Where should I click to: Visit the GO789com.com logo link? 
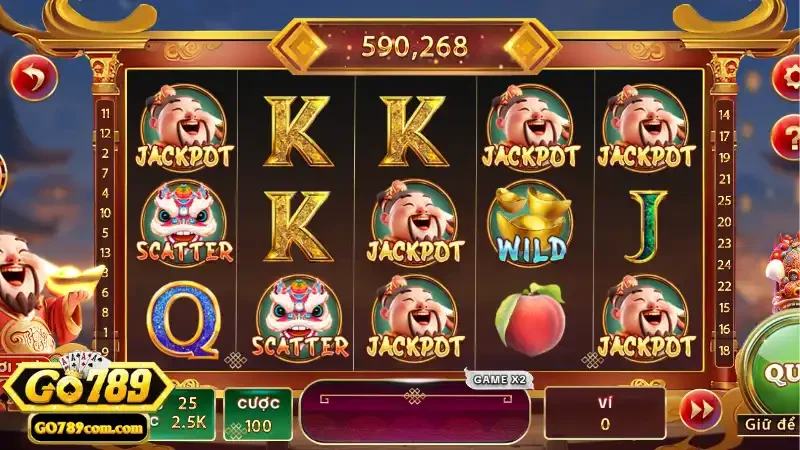(87, 427)
